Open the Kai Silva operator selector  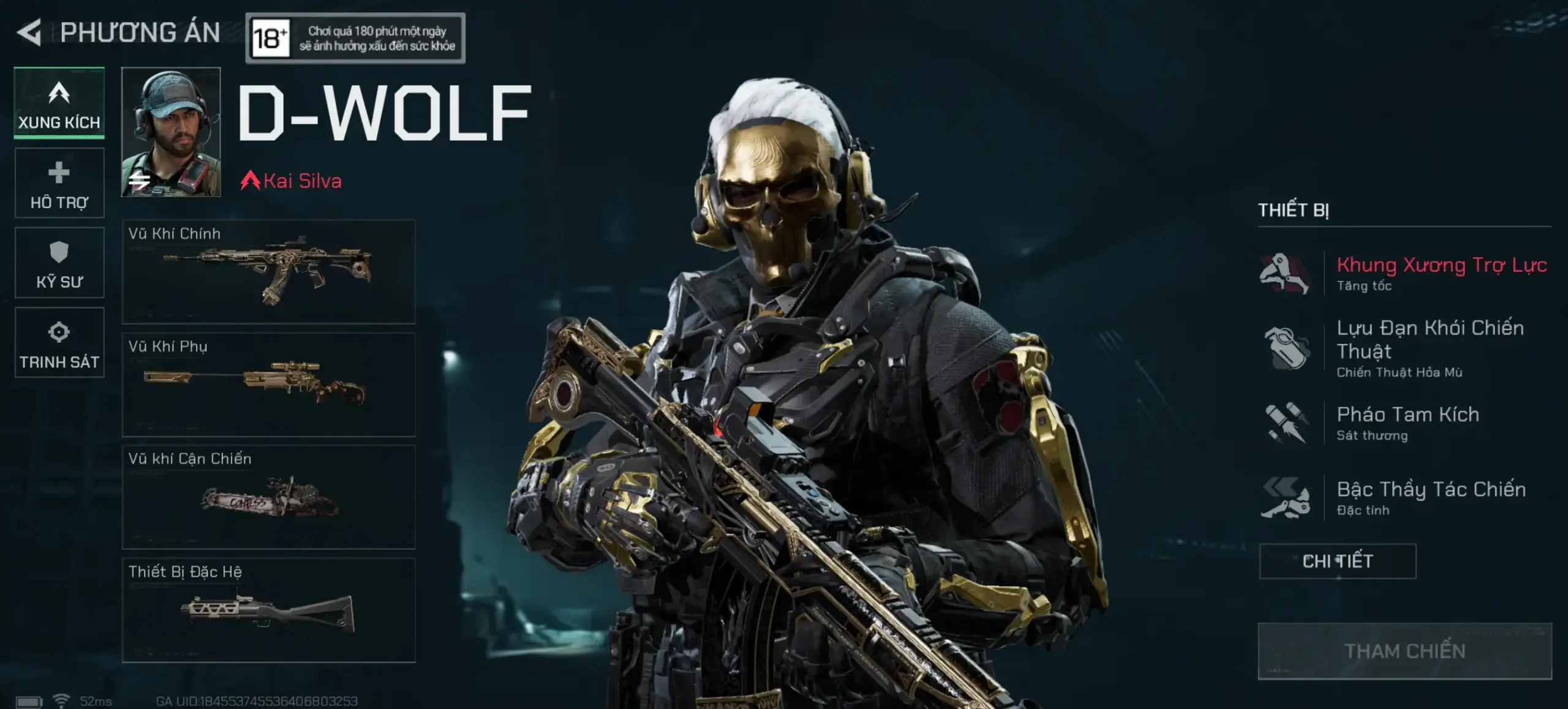pos(291,181)
